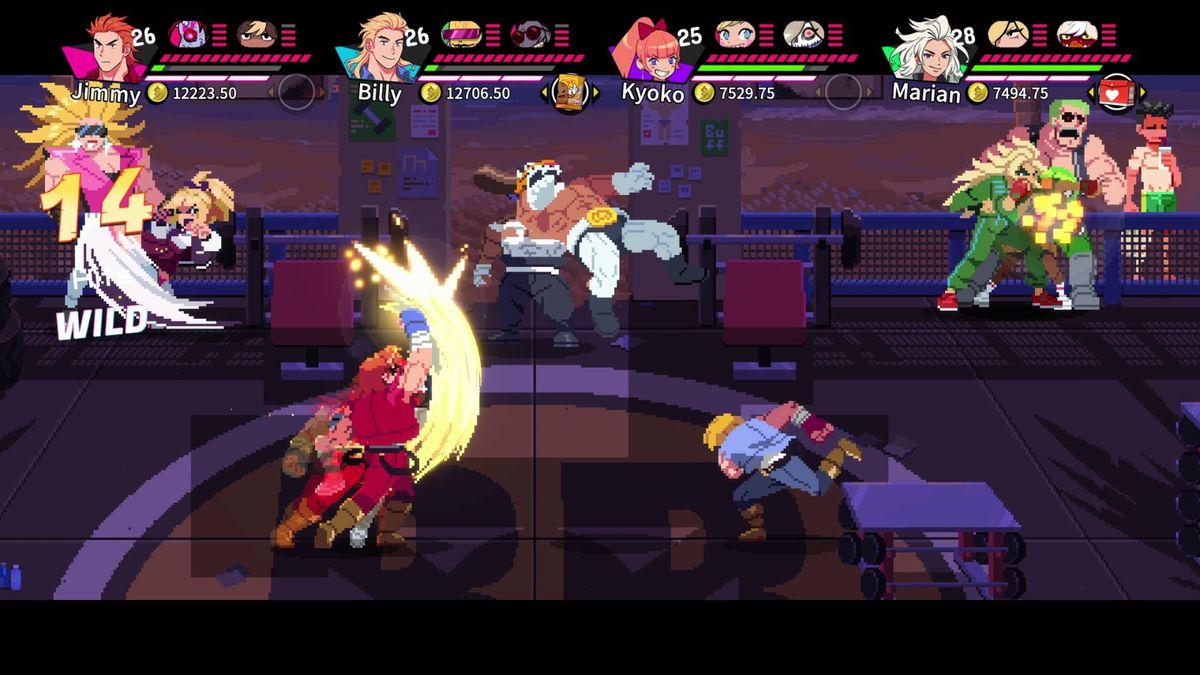Click Kyoko's empty item slot circle

[843, 93]
